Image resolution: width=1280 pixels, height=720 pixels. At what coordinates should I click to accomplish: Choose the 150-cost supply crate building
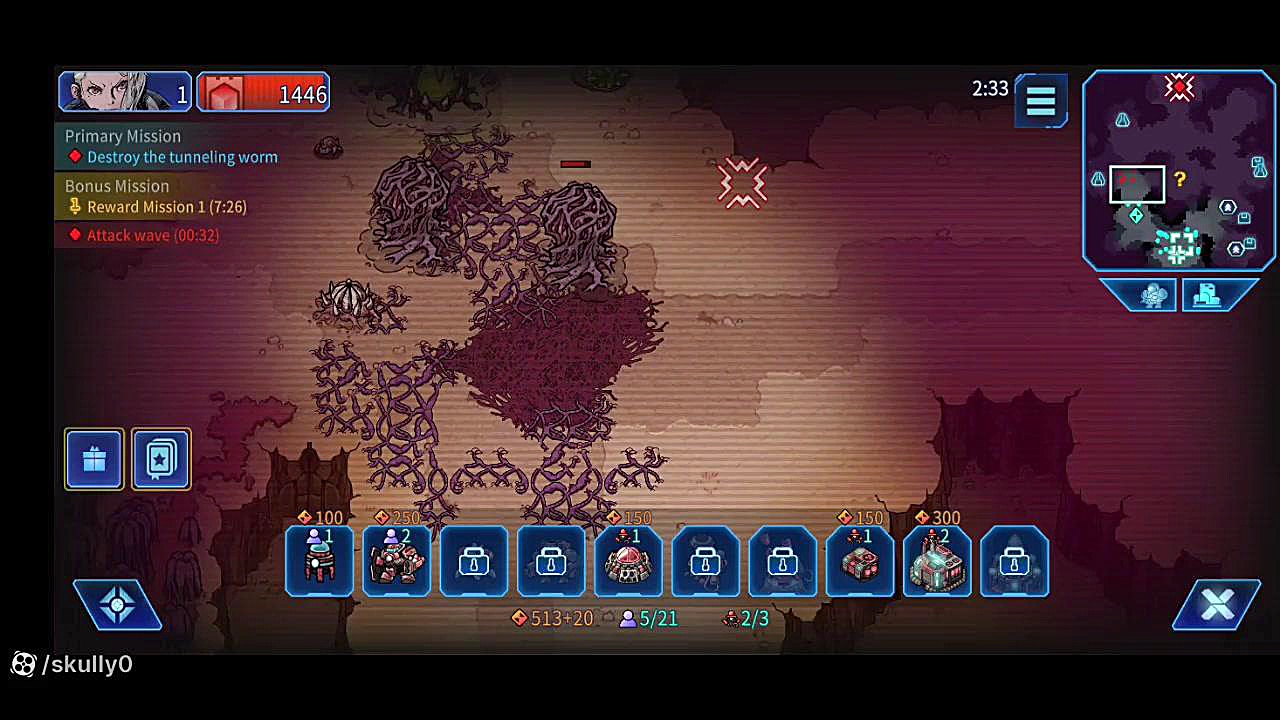(860, 561)
